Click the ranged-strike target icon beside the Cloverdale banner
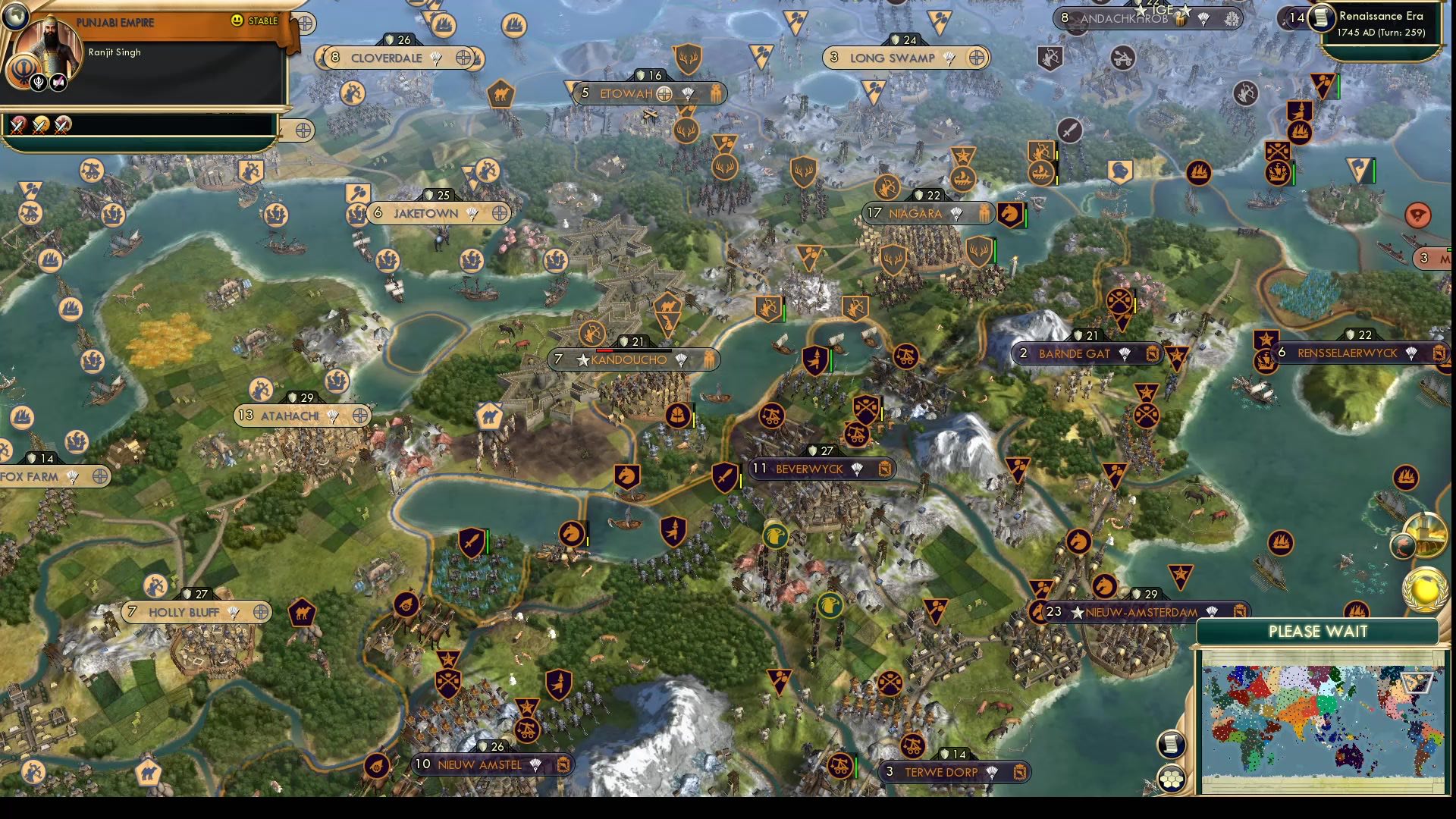The image size is (1456, 819). click(x=463, y=58)
